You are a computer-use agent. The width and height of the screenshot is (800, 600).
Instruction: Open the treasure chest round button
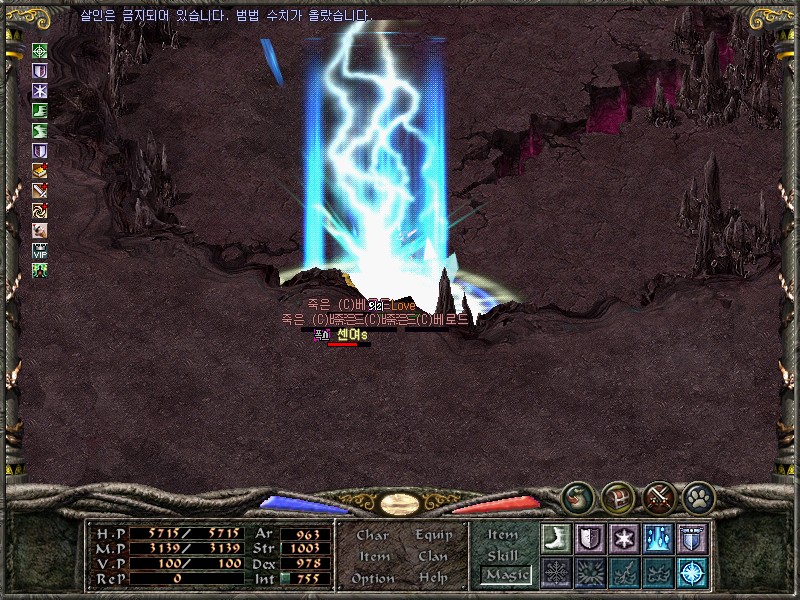[616, 495]
